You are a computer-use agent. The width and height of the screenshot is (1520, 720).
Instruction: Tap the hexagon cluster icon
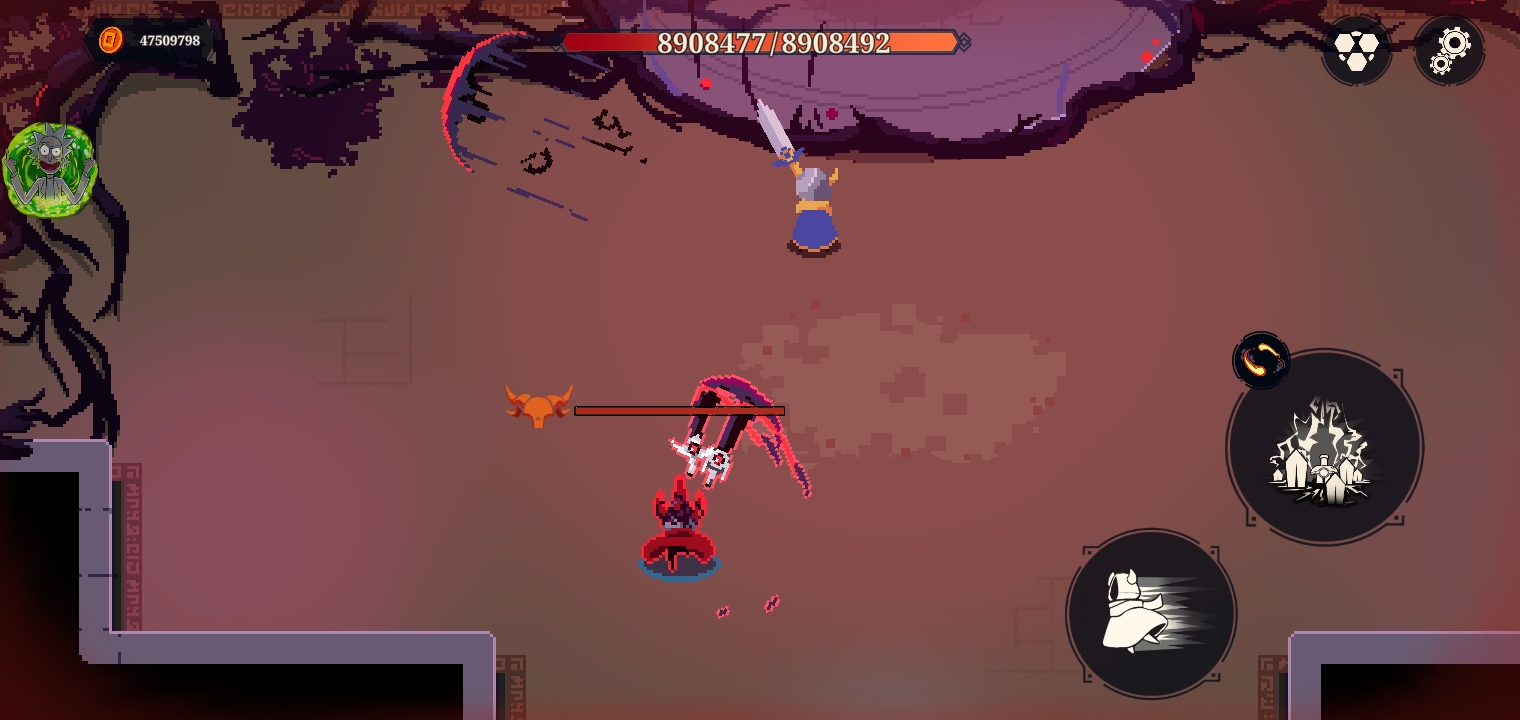pyautogui.click(x=1357, y=49)
